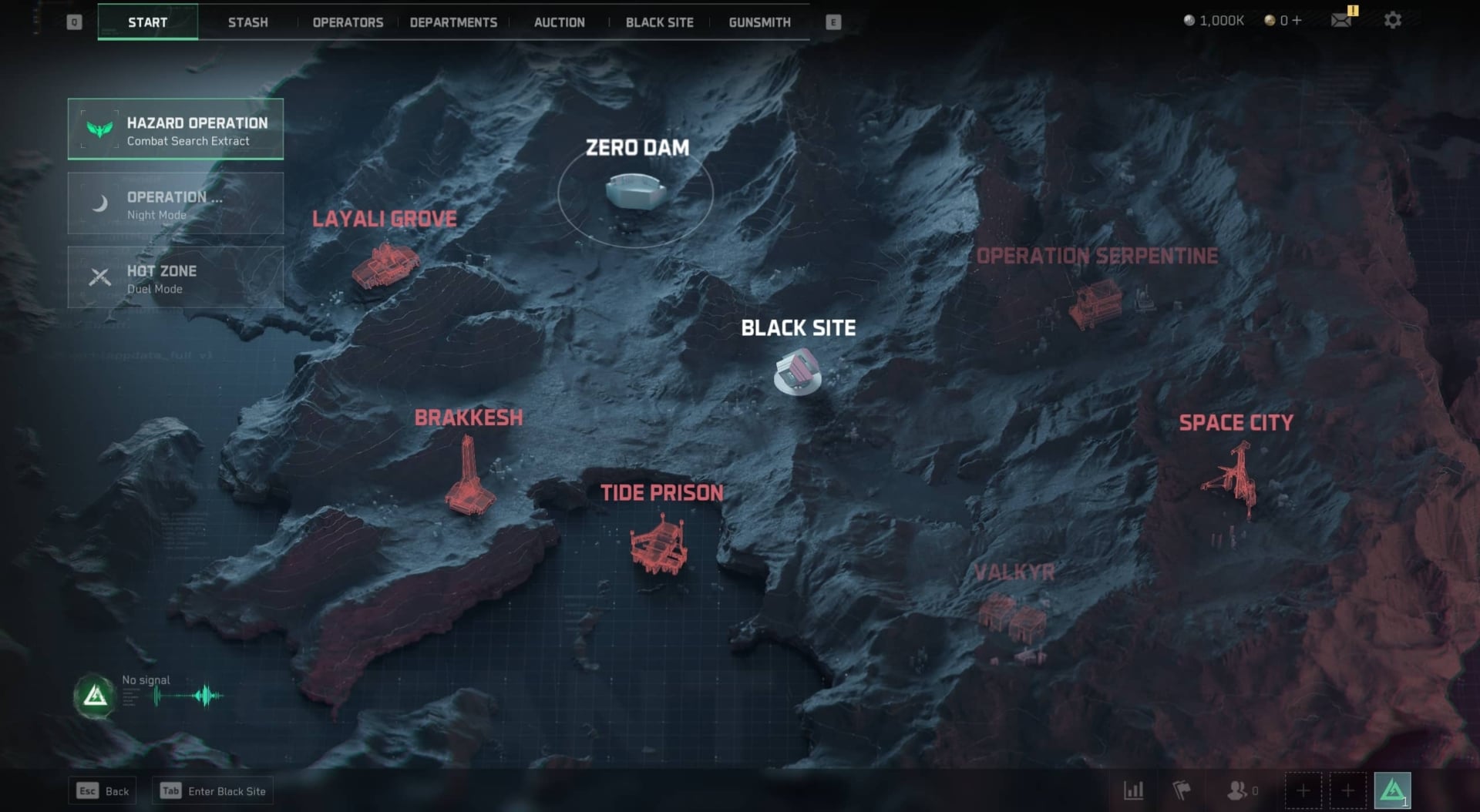Select the Black Site tab in the top bar
Image resolution: width=1480 pixels, height=812 pixels.
(659, 22)
